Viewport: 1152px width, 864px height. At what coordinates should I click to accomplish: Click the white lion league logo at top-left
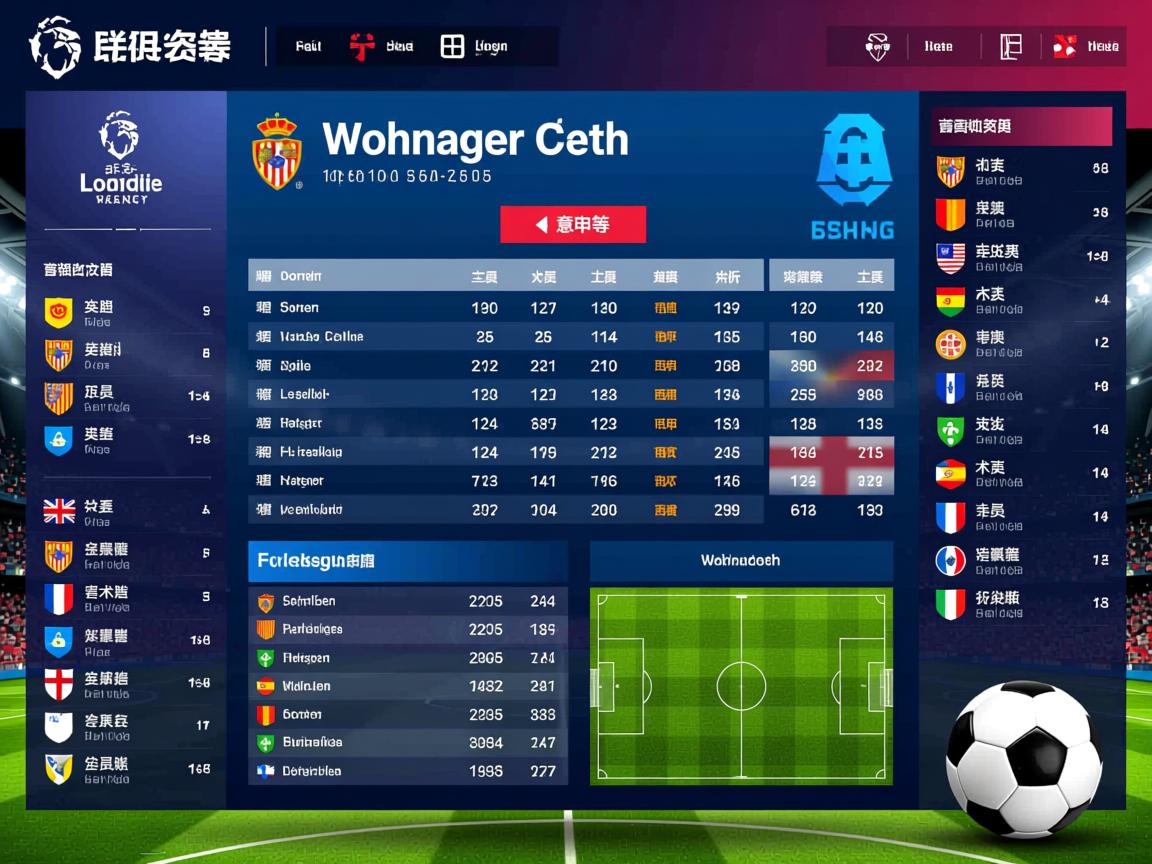(54, 47)
